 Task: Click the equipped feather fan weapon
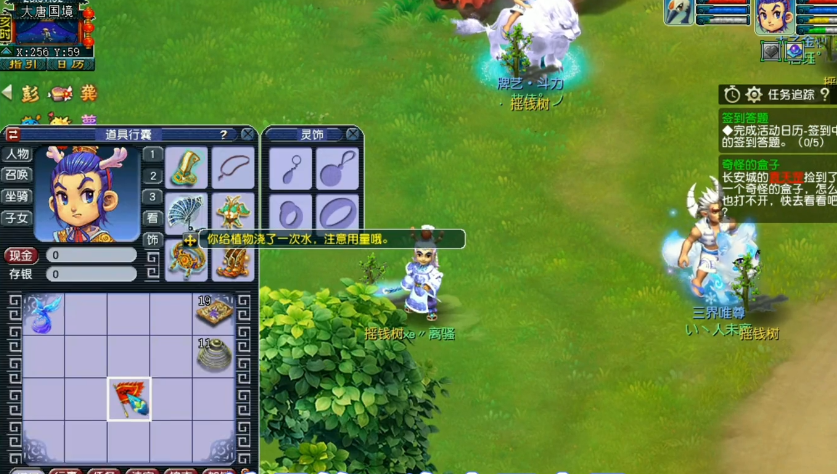pos(186,213)
